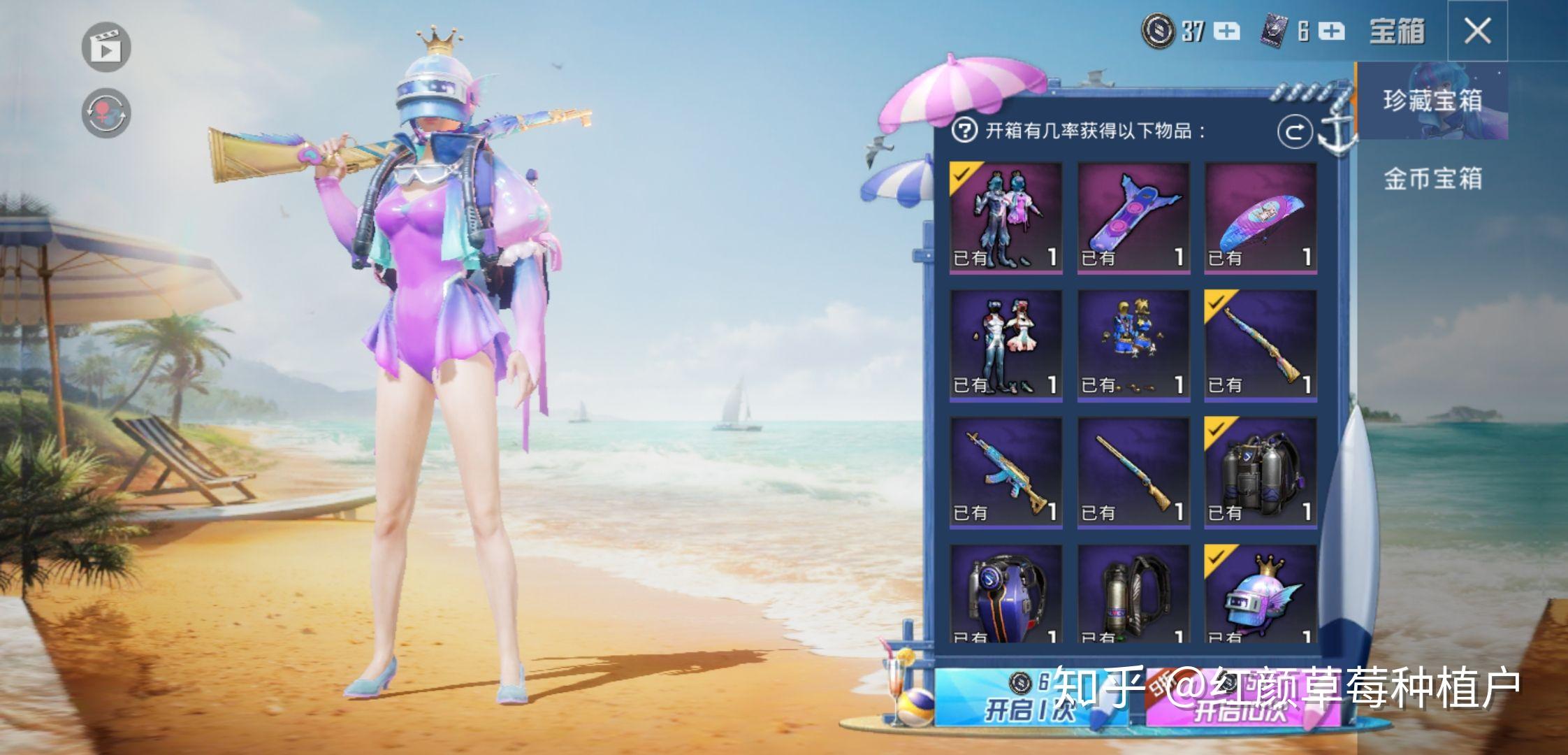Viewport: 1568px width, 755px height.
Task: Switch to the 金币宝箱 tab
Action: click(1432, 179)
